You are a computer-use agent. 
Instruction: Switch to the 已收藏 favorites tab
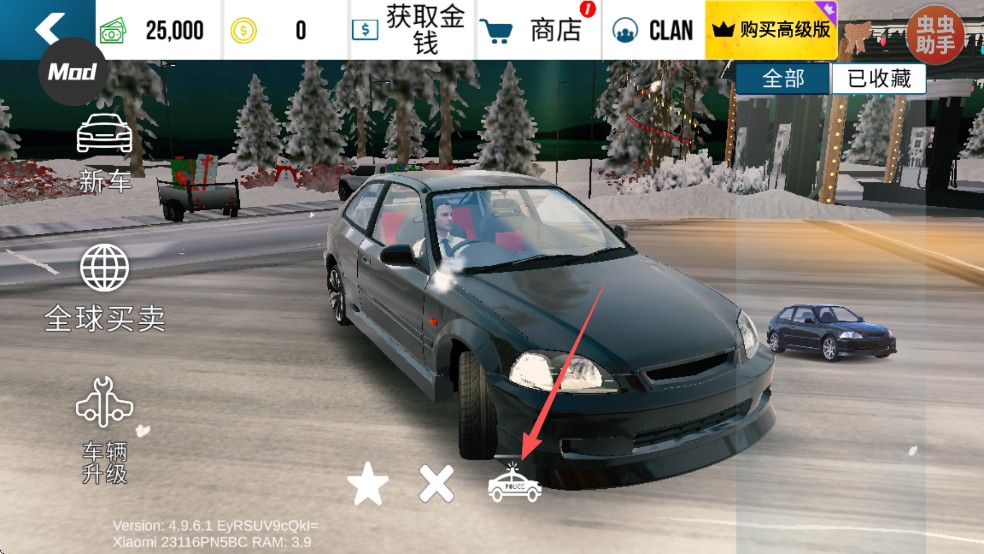click(x=878, y=80)
